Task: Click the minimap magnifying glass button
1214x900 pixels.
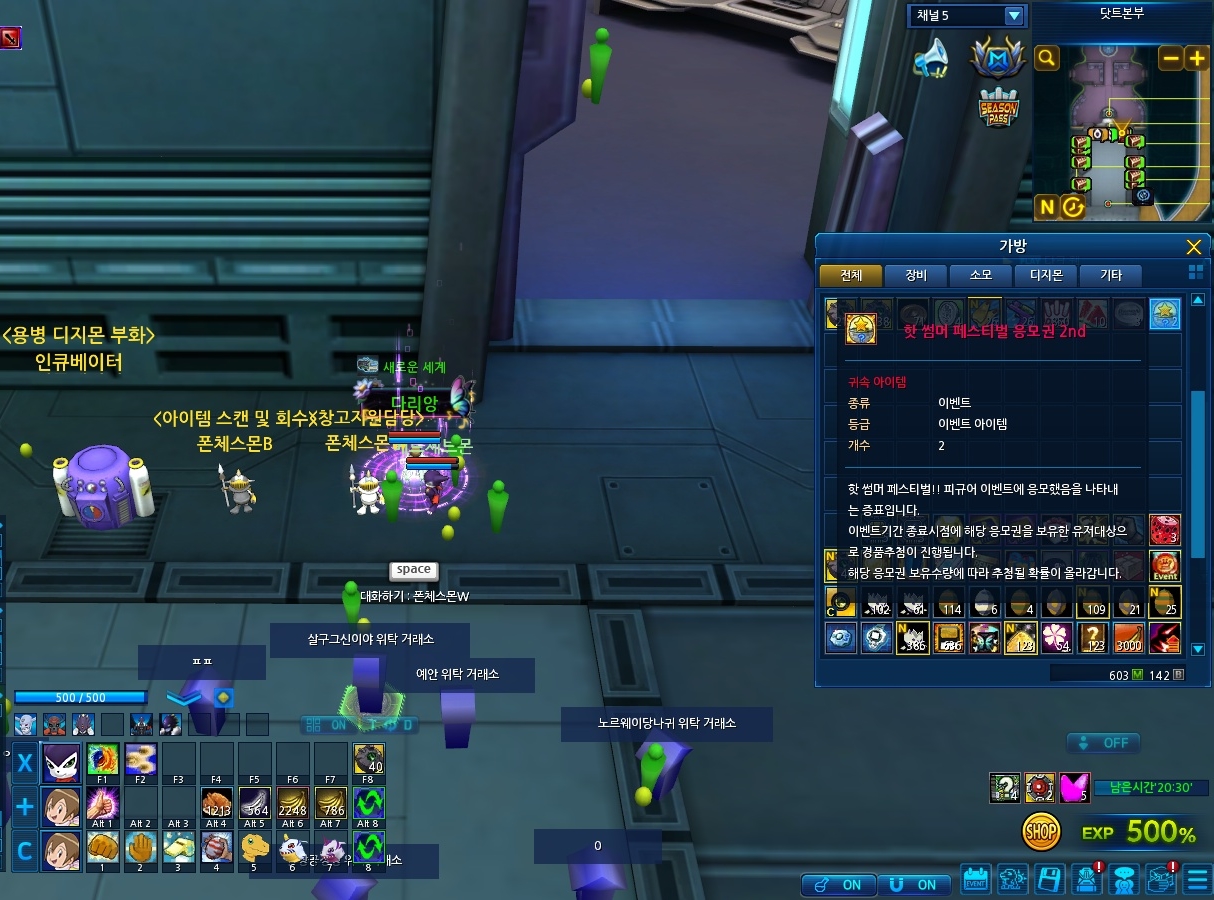Action: coord(1047,59)
